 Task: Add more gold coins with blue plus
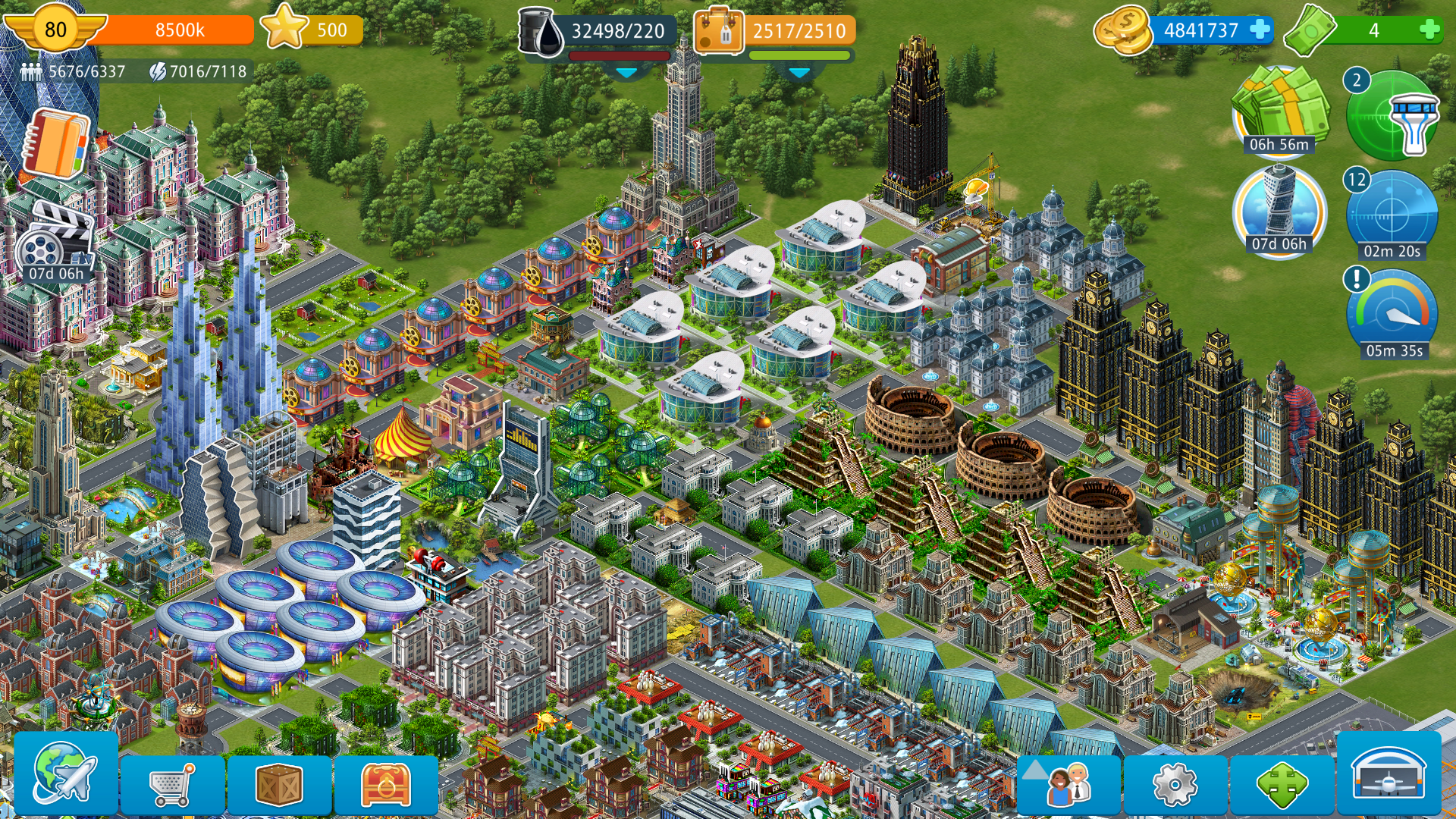pos(1260,30)
